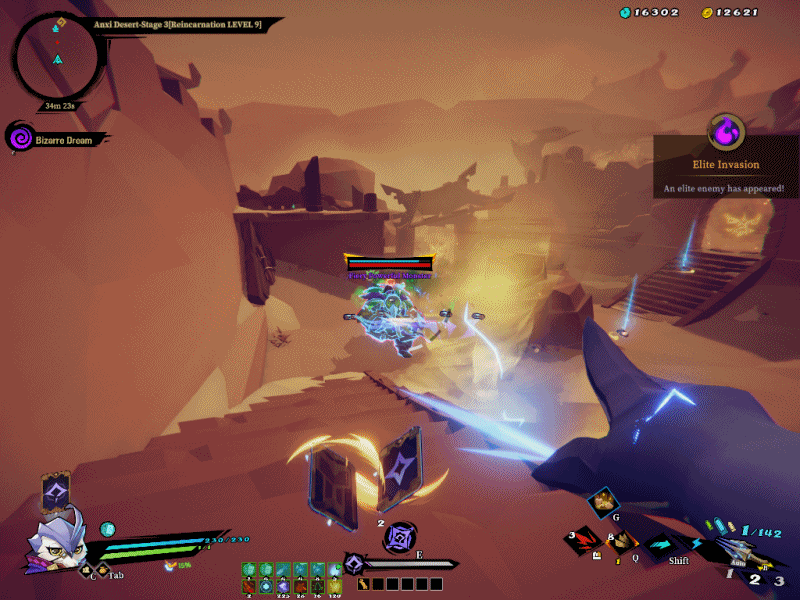This screenshot has width=800, height=600.
Task: Activate the purple shuriken skill icon
Action: tap(400, 537)
